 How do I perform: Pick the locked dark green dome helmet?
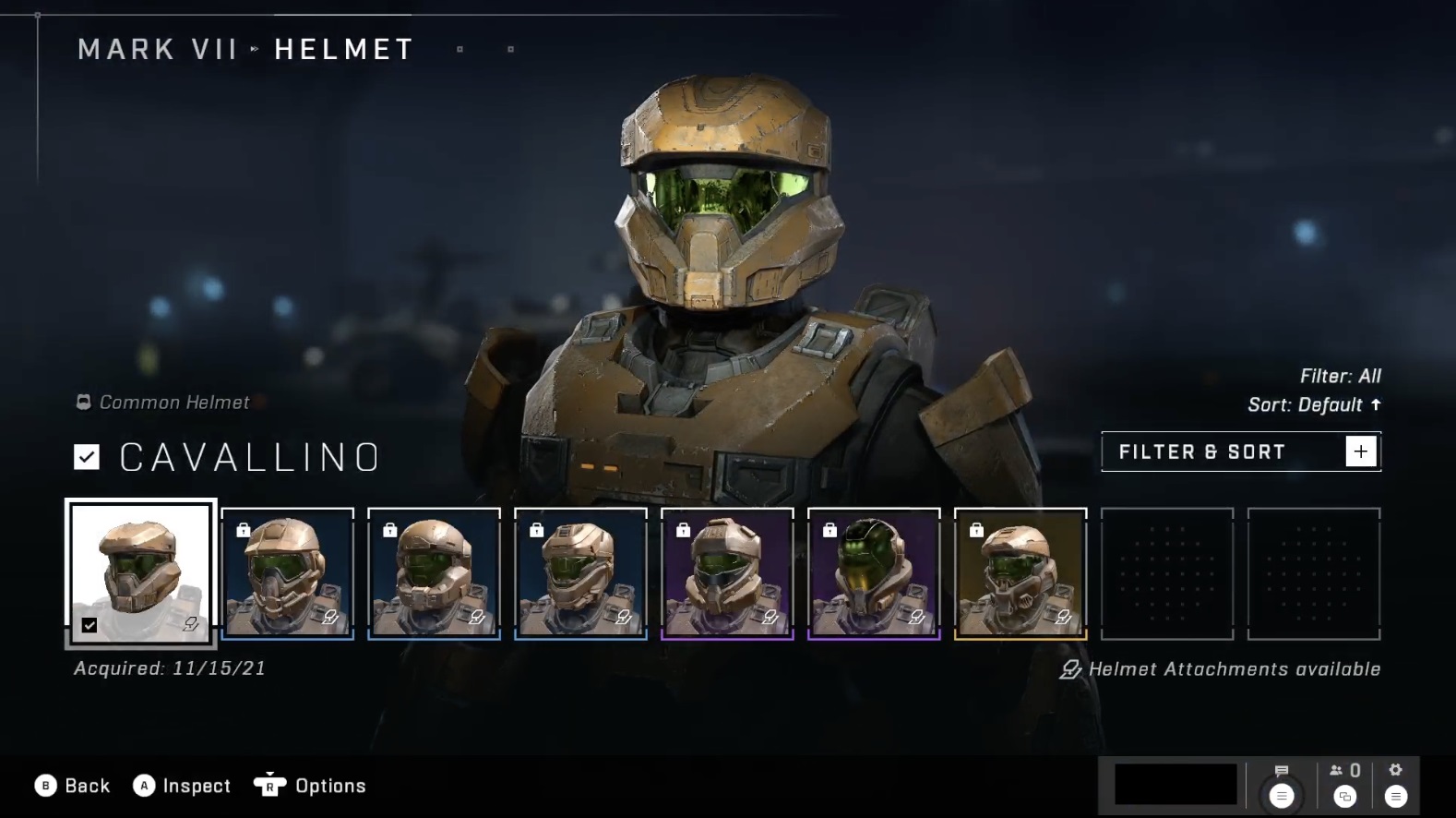click(874, 573)
